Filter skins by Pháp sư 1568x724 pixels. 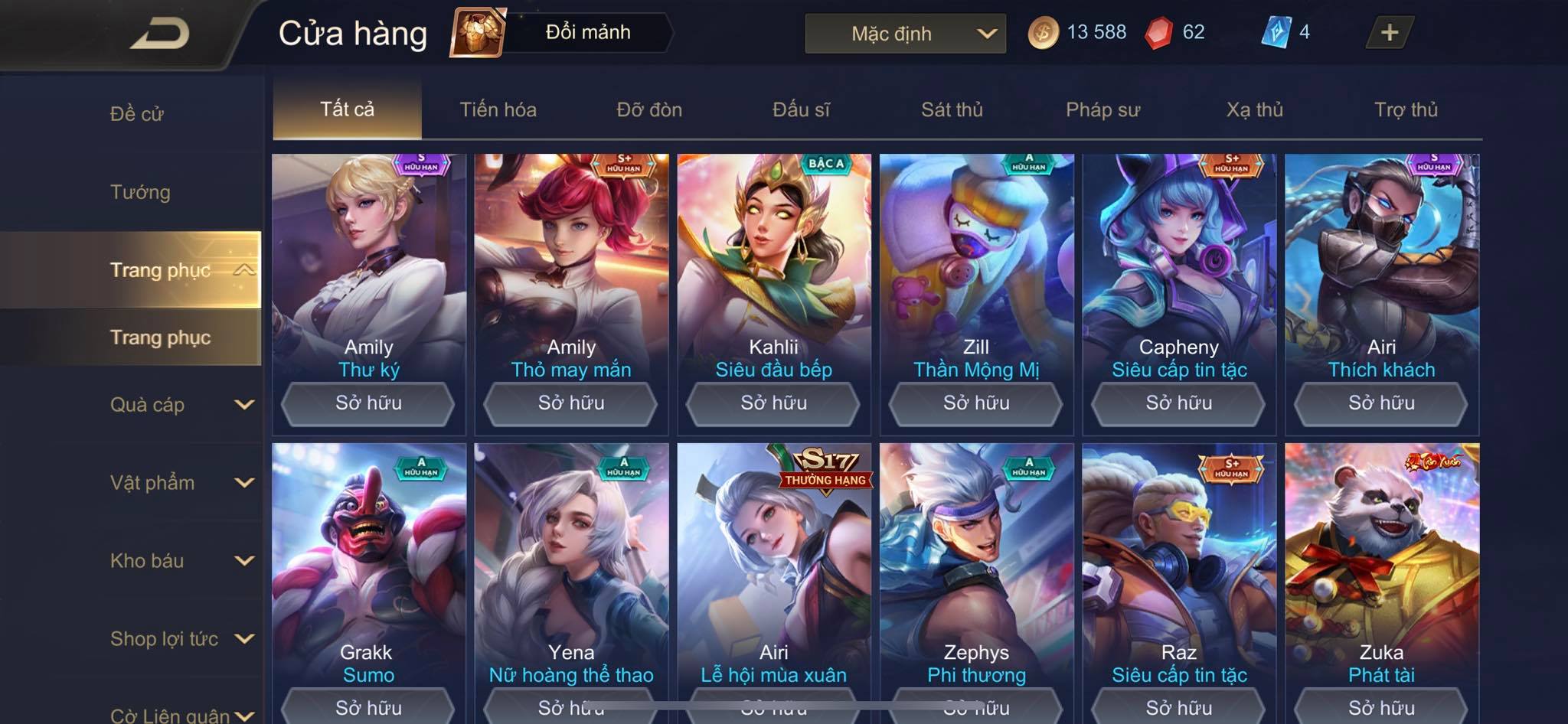1102,109
